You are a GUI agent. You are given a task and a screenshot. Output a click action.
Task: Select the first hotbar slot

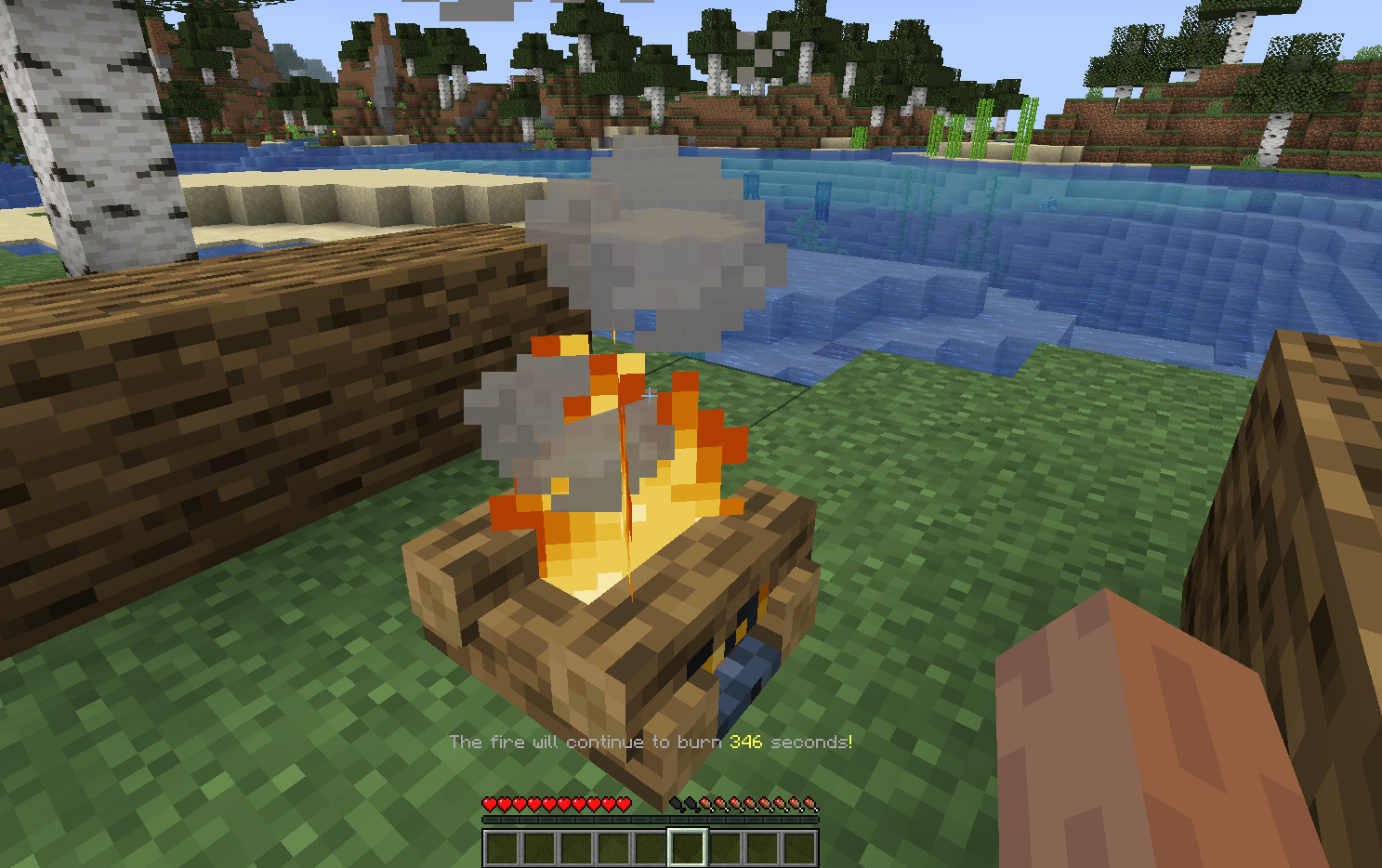click(x=503, y=848)
